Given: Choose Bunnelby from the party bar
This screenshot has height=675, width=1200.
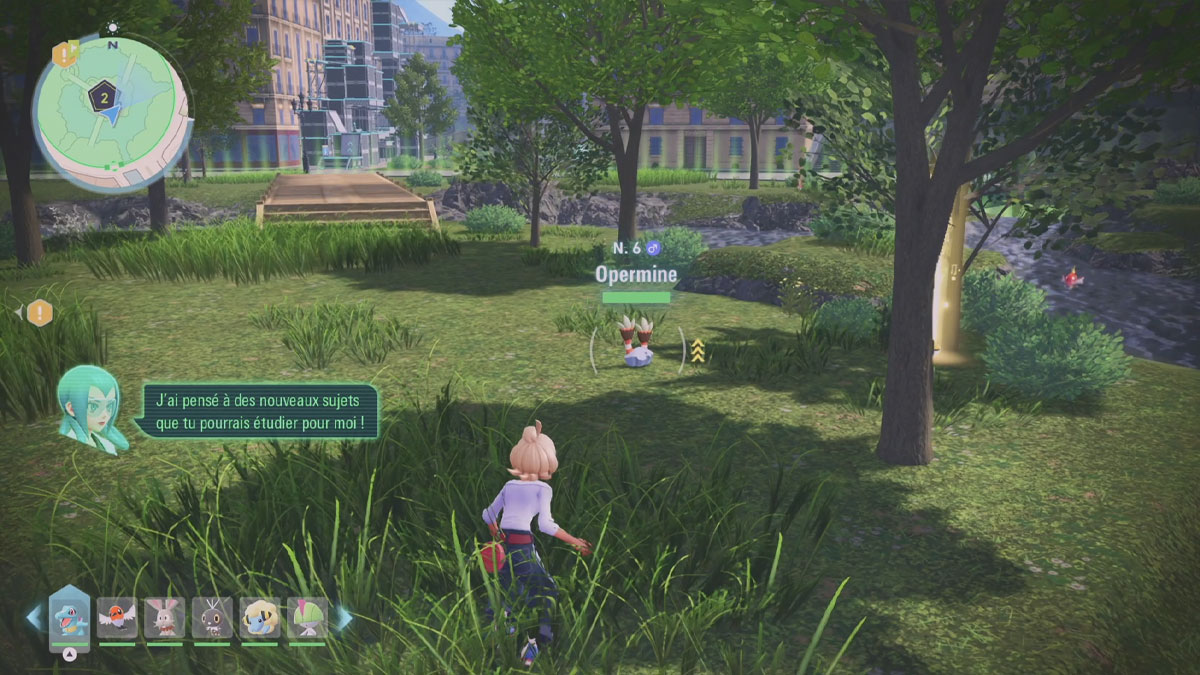Looking at the screenshot, I should pos(164,618).
